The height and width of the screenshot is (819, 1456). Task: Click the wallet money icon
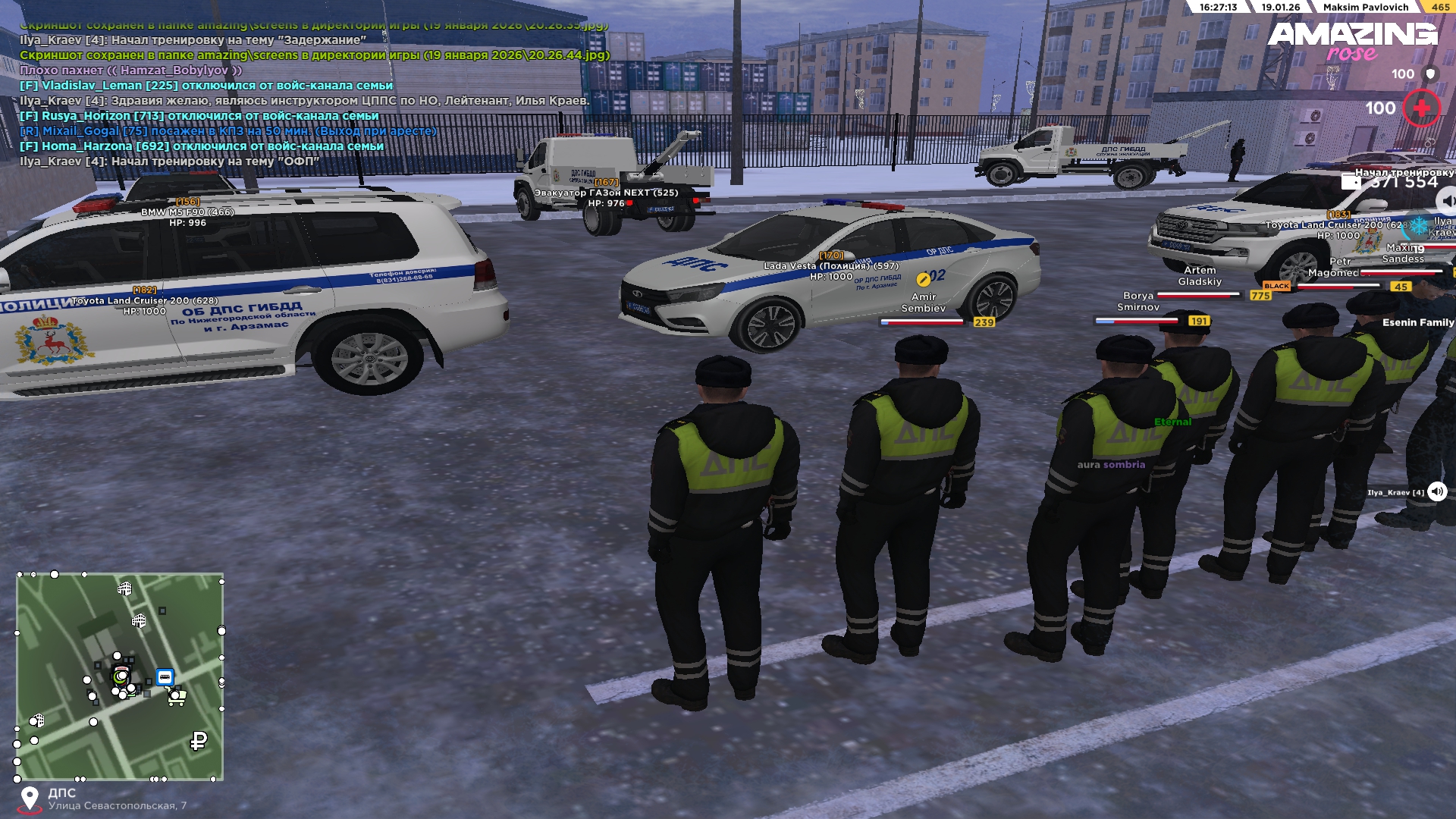[x=1351, y=181]
